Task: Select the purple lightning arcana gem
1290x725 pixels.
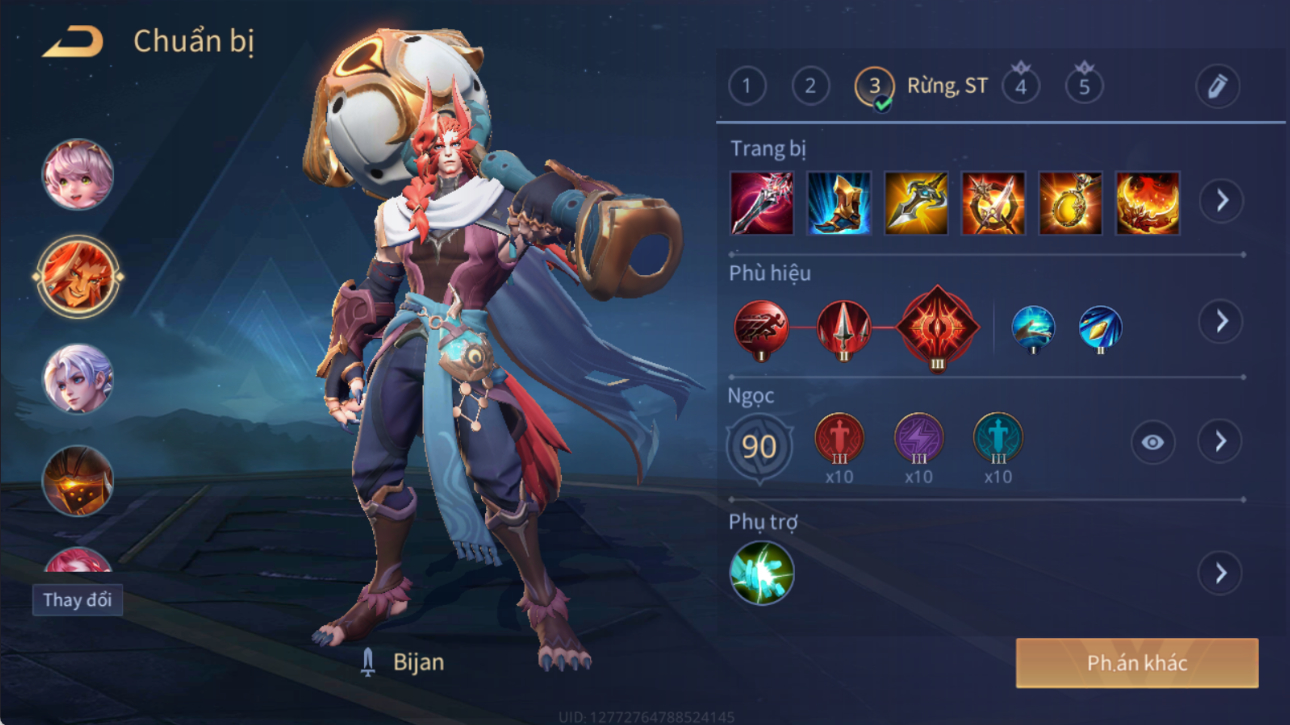Action: pos(918,439)
